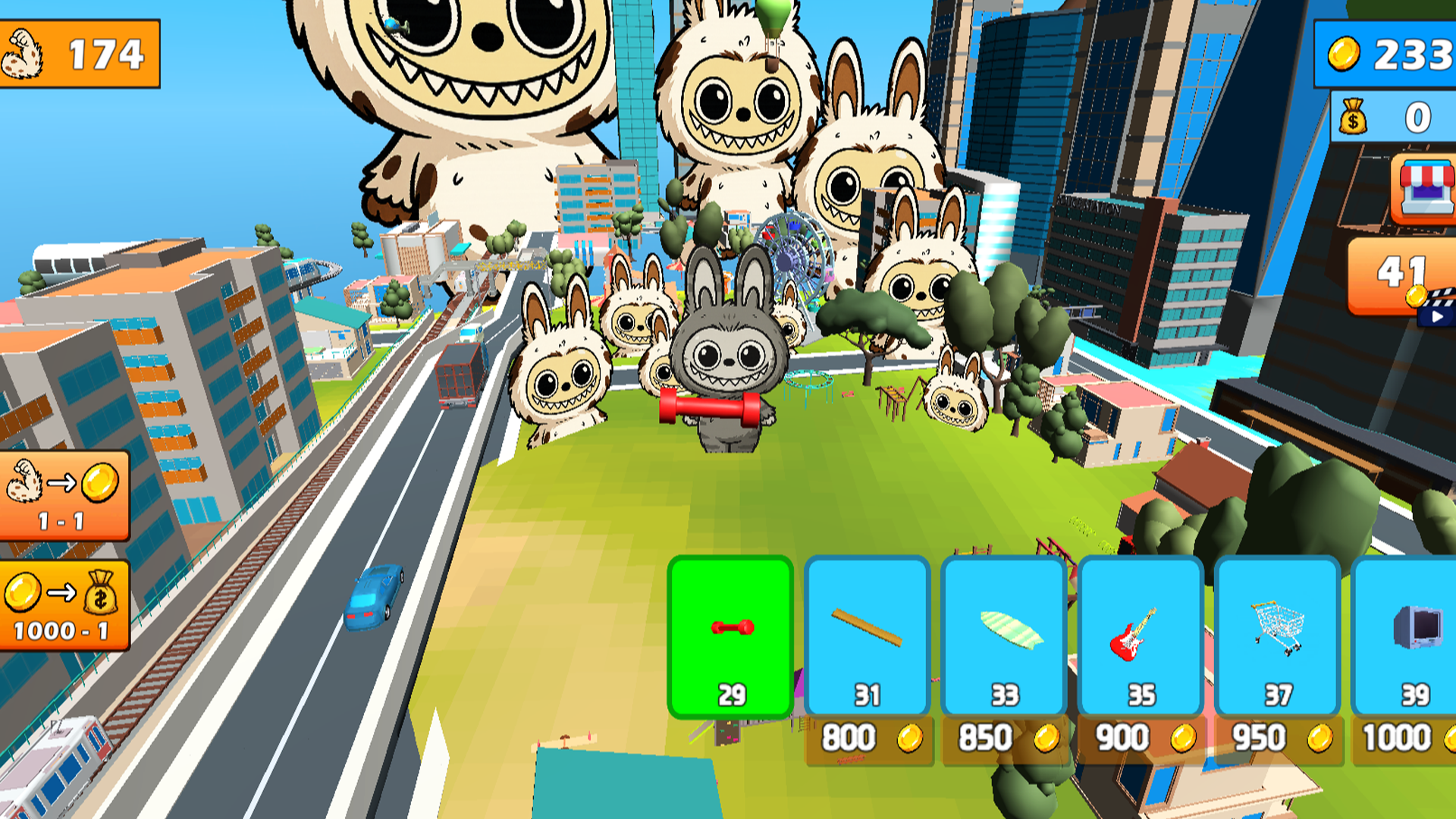Select the green highlighted card numbered 29
Screen dimensions: 1456x819
coord(730,637)
